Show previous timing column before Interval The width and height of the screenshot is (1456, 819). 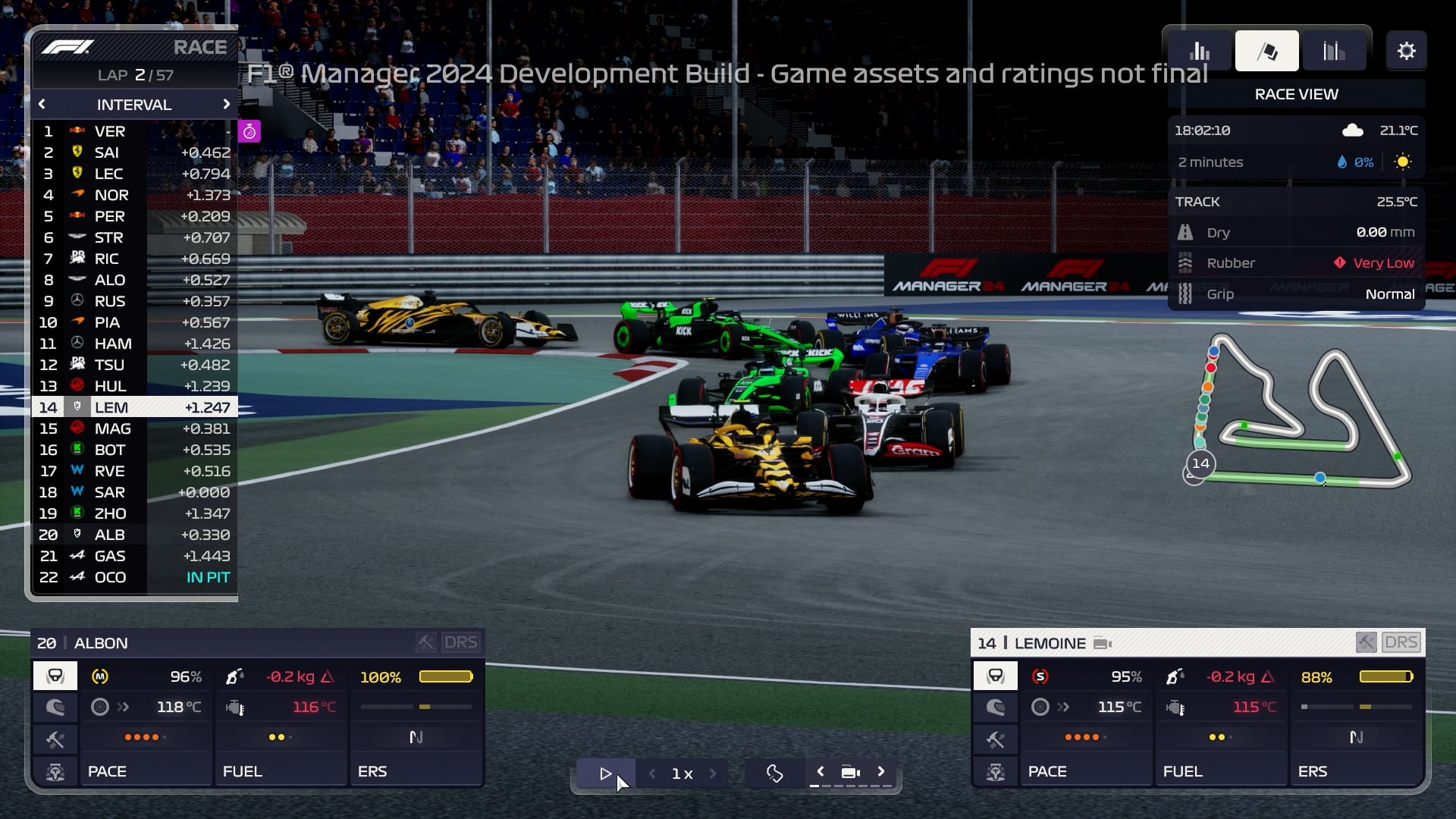(x=42, y=105)
